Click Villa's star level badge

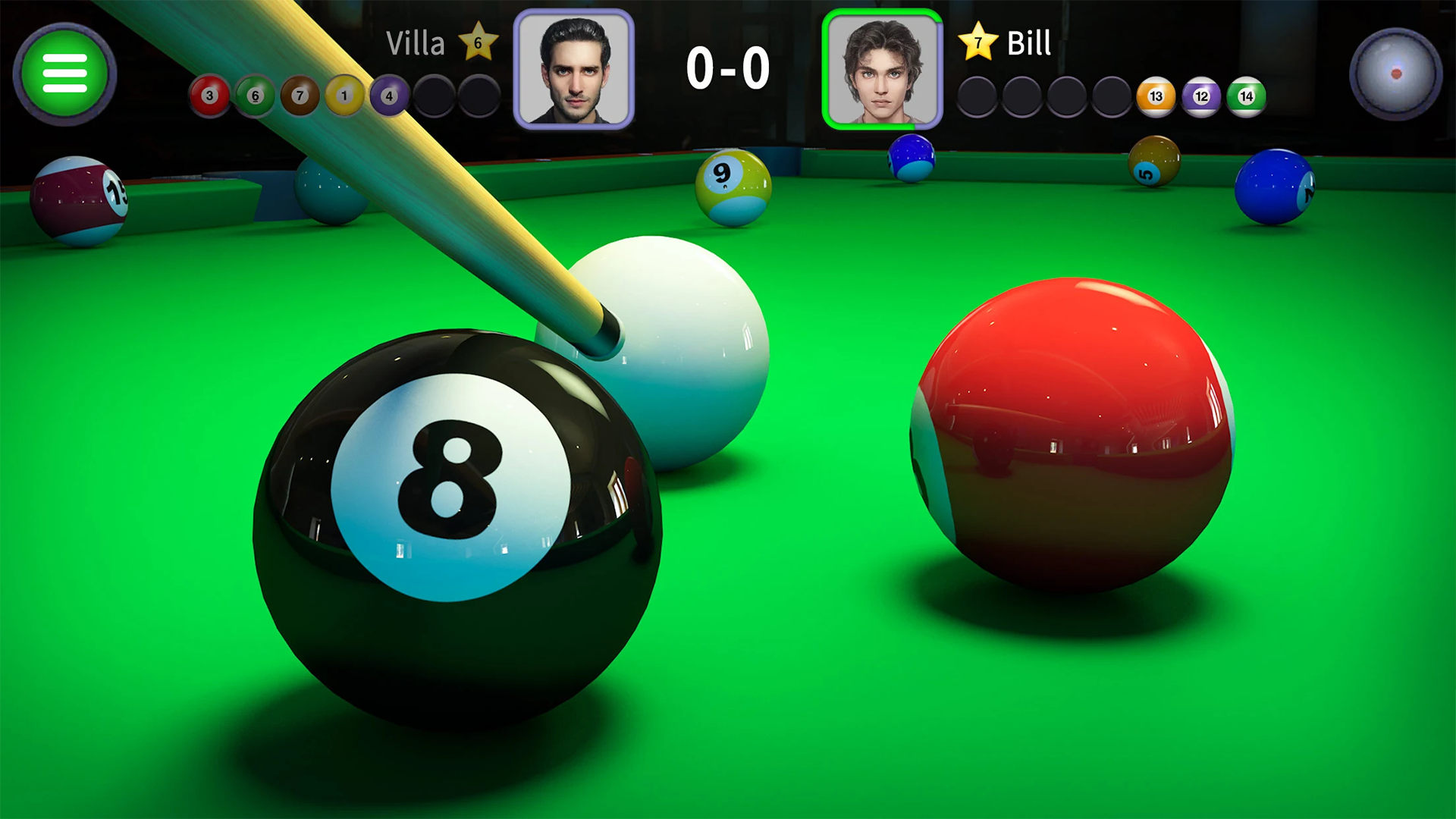click(478, 43)
